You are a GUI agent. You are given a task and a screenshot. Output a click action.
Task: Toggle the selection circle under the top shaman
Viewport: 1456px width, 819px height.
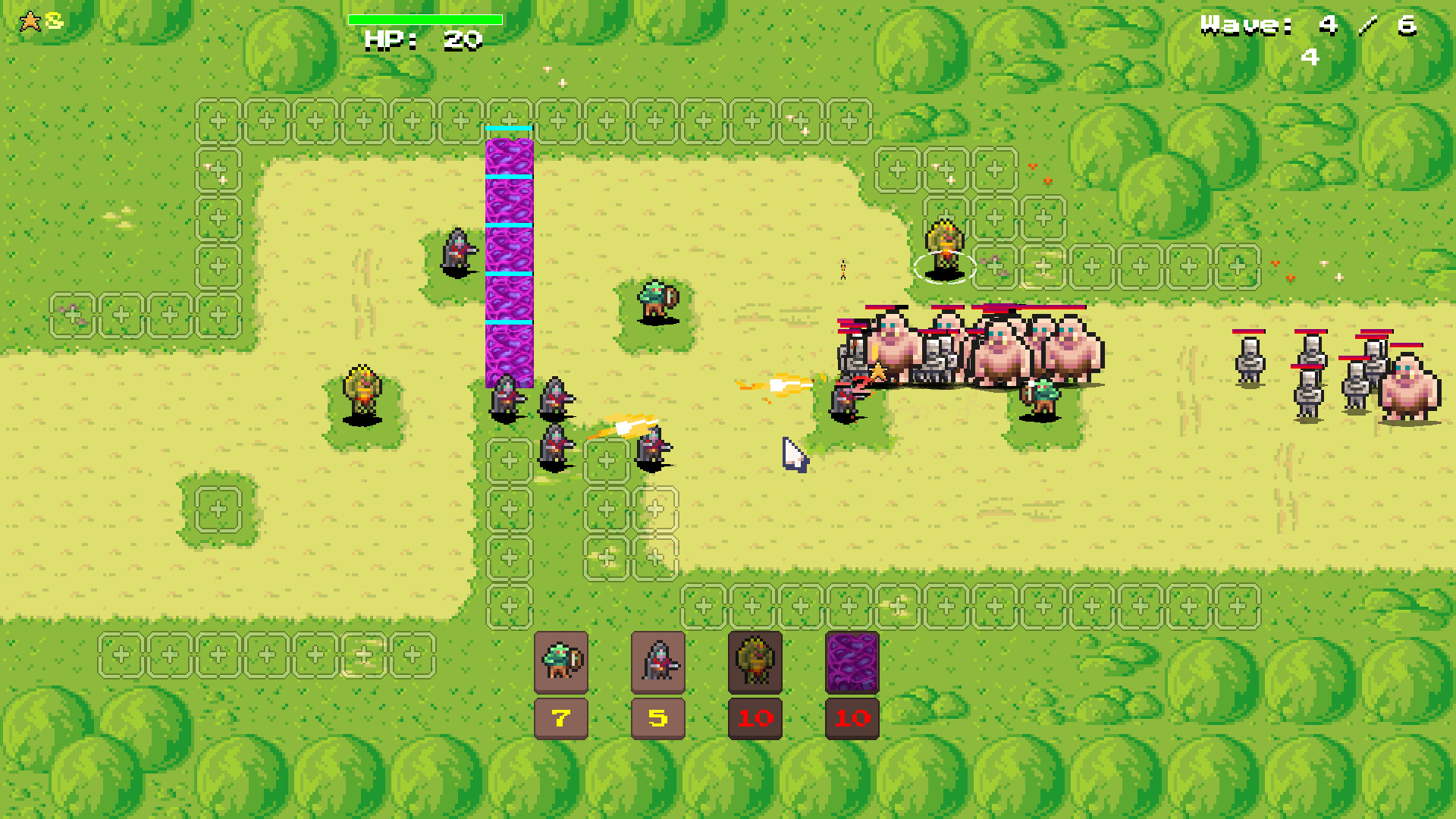(x=943, y=267)
